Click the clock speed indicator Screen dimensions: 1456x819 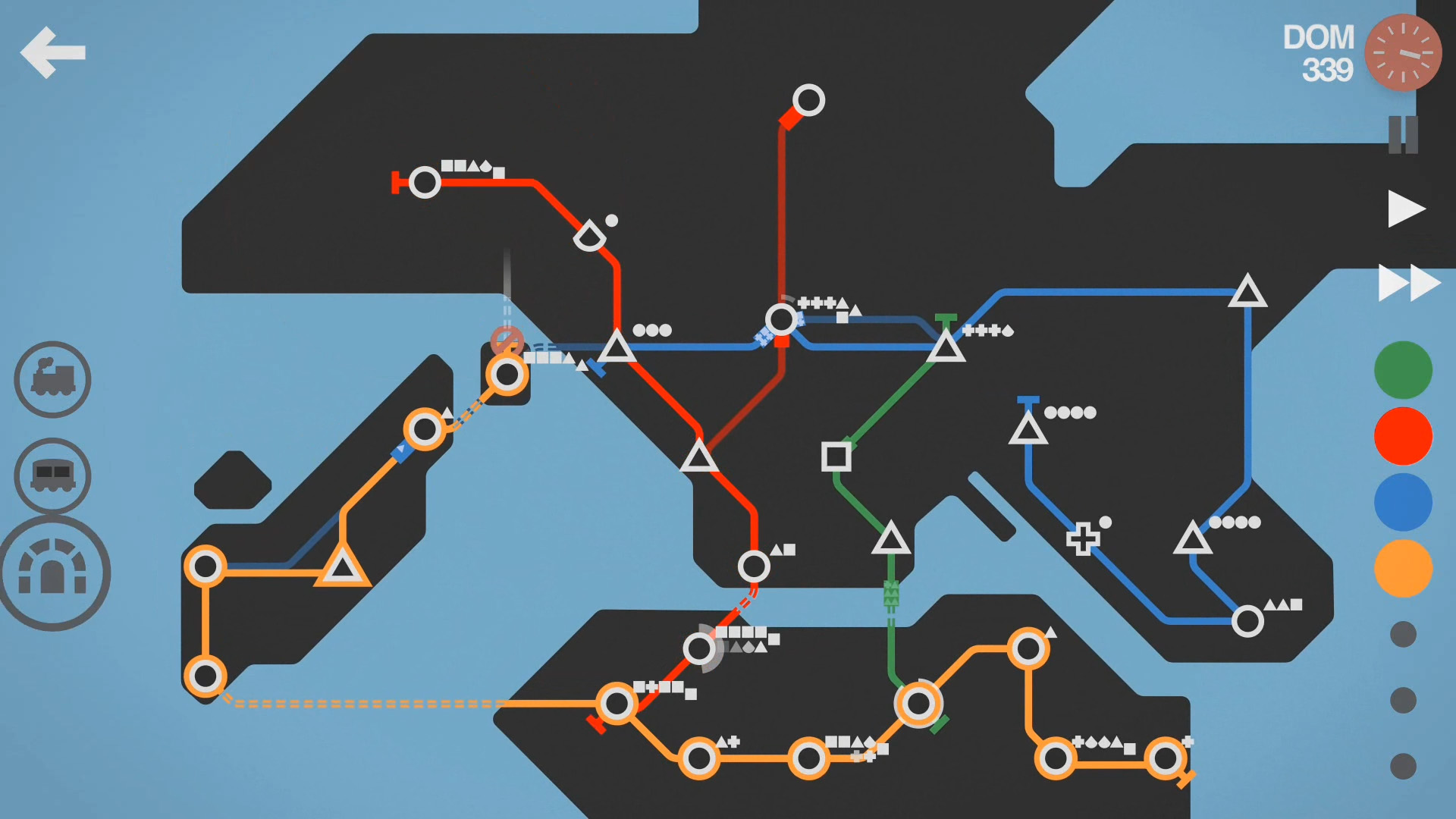pos(1402,52)
